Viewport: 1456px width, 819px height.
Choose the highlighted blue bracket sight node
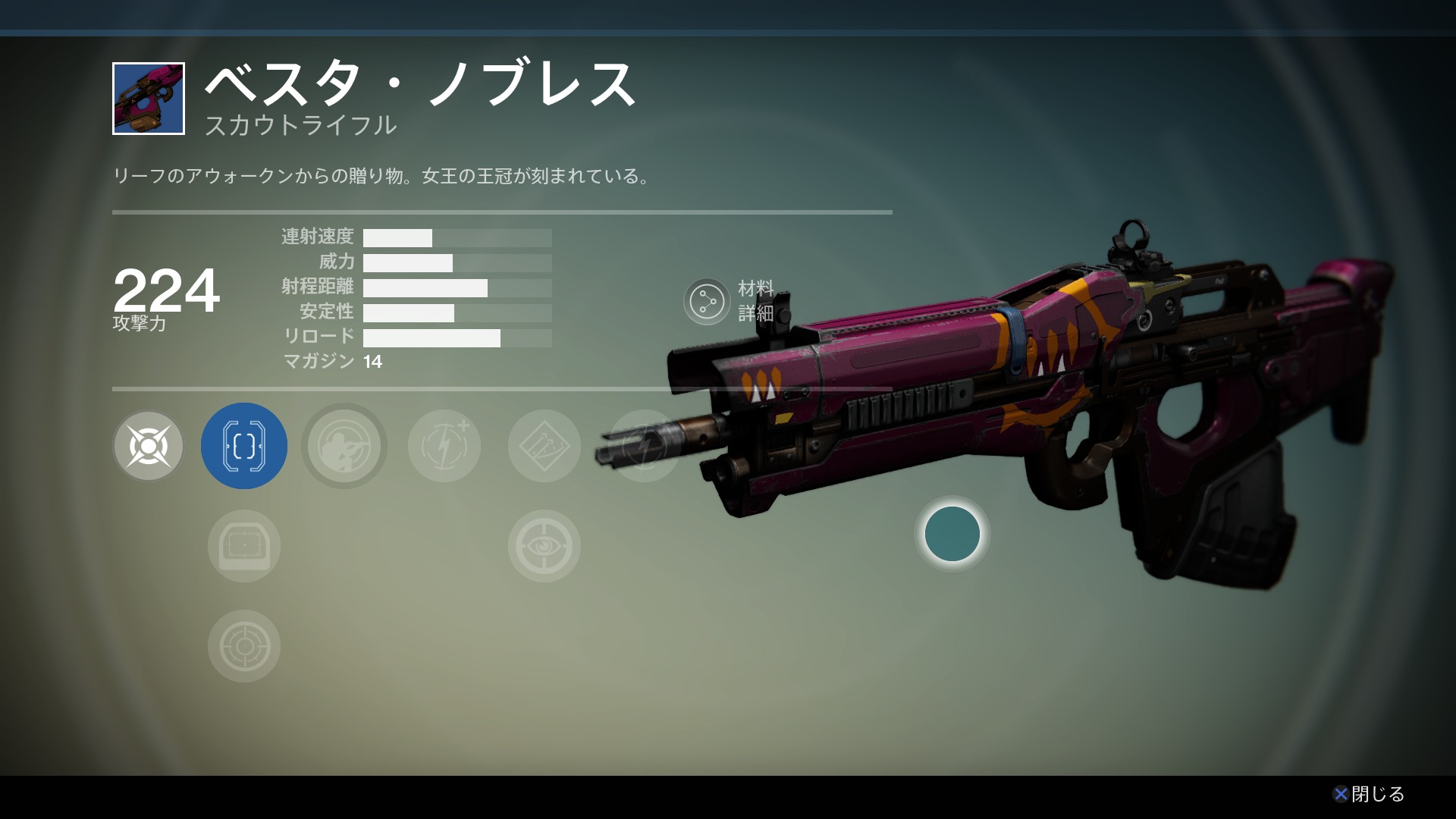[x=244, y=446]
